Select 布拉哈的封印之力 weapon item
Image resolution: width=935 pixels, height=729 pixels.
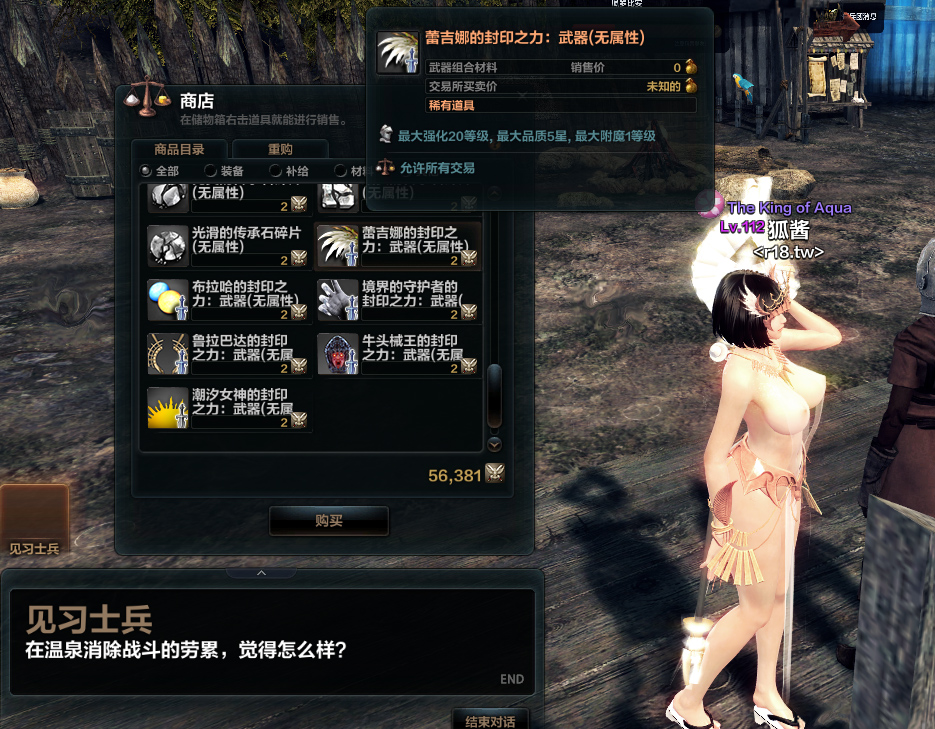point(229,300)
